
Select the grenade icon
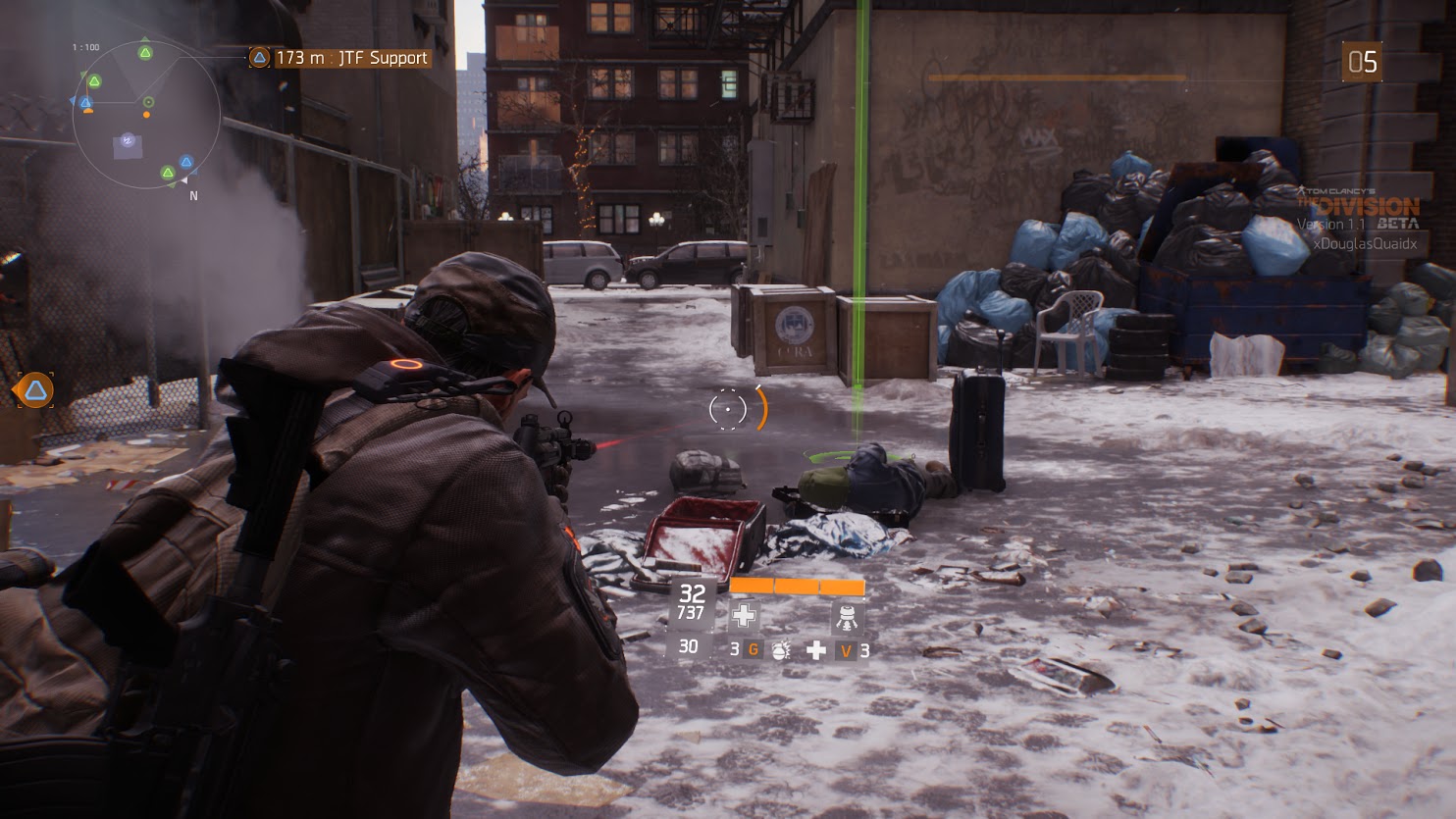click(x=780, y=649)
